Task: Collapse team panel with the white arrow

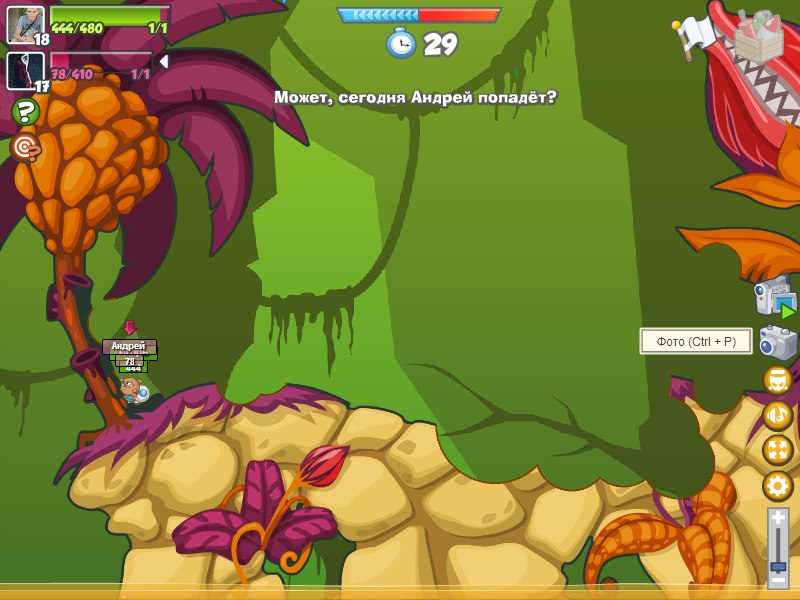Action: pyautogui.click(x=163, y=62)
